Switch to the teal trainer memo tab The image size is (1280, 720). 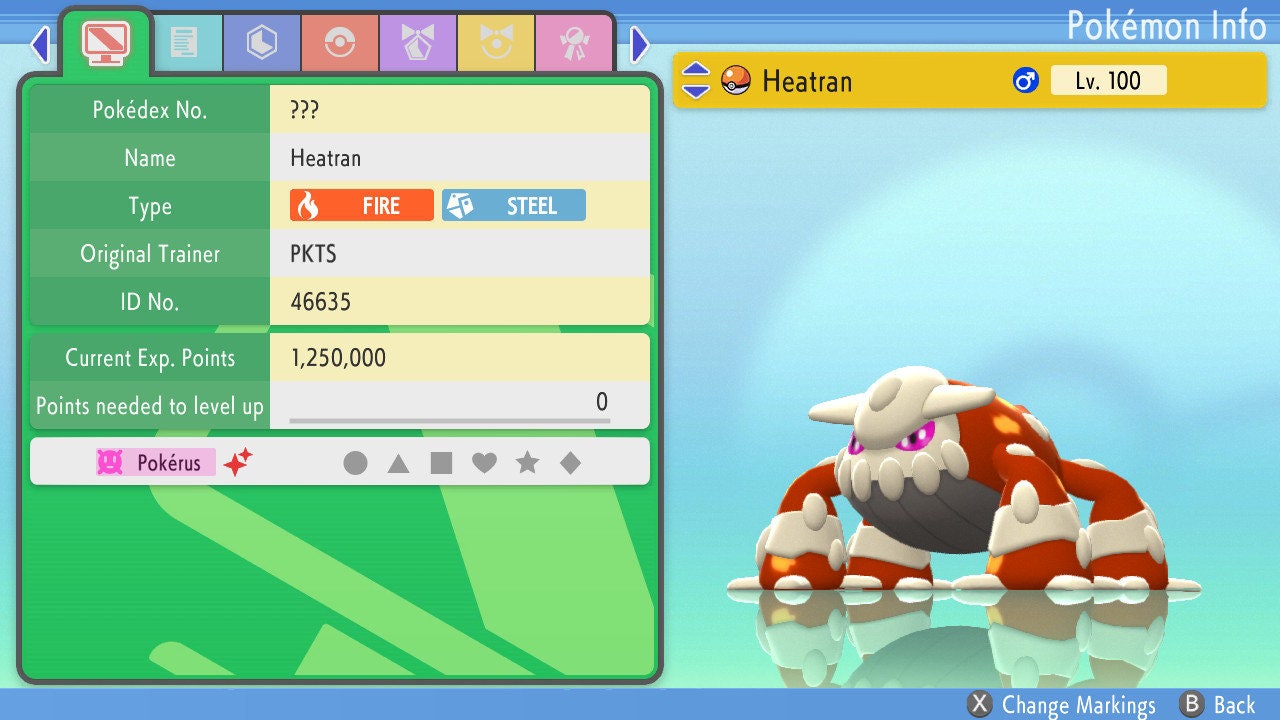[x=184, y=42]
